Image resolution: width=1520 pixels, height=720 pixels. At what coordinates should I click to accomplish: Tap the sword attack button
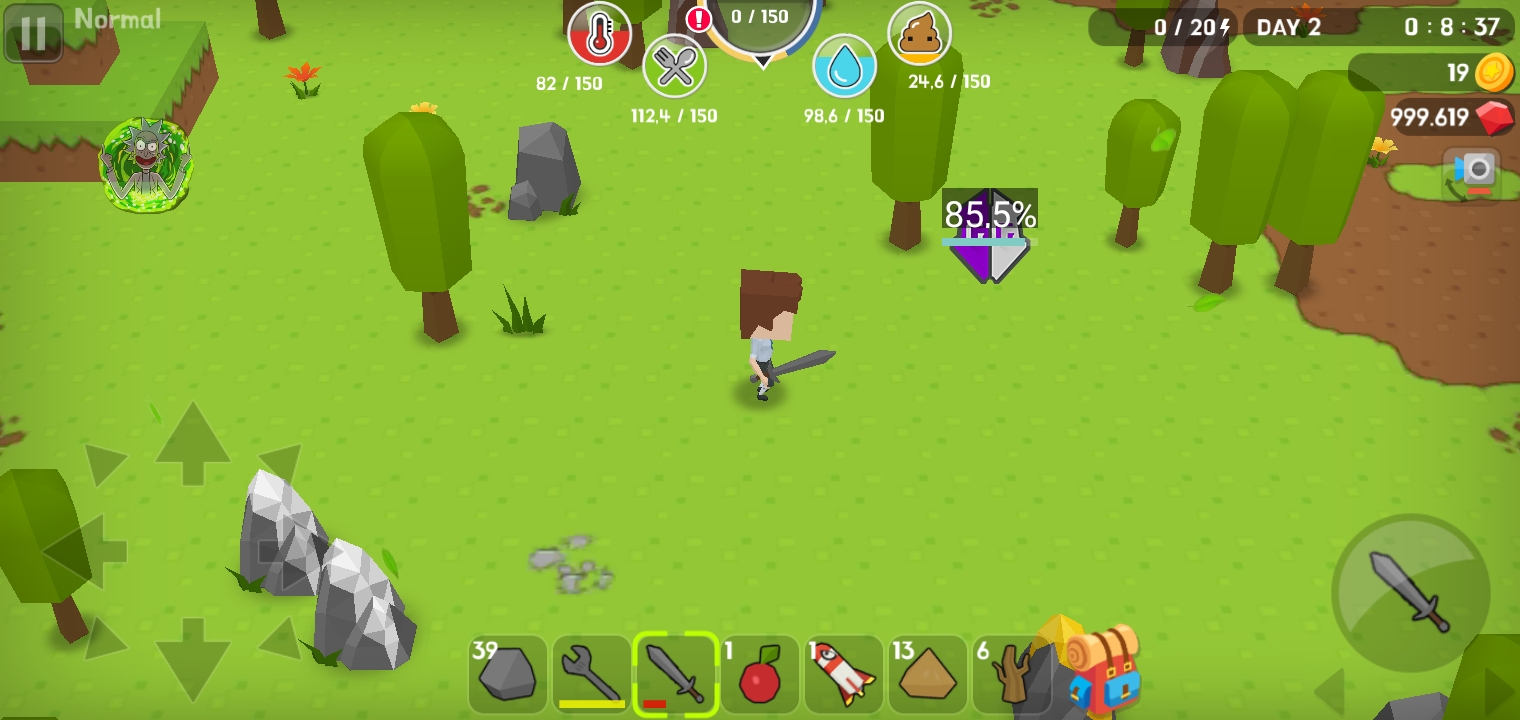coord(1410,593)
